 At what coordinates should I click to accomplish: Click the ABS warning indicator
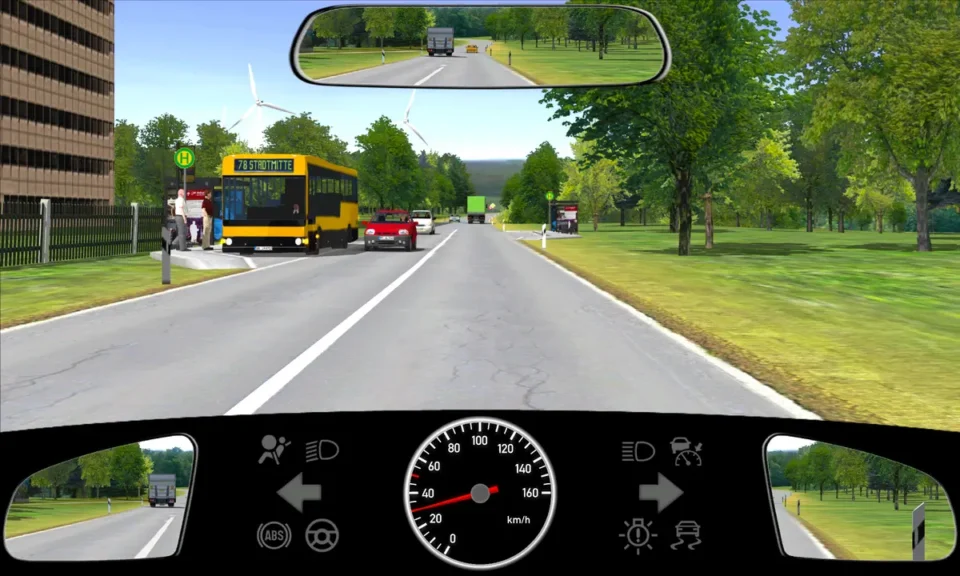coord(274,535)
